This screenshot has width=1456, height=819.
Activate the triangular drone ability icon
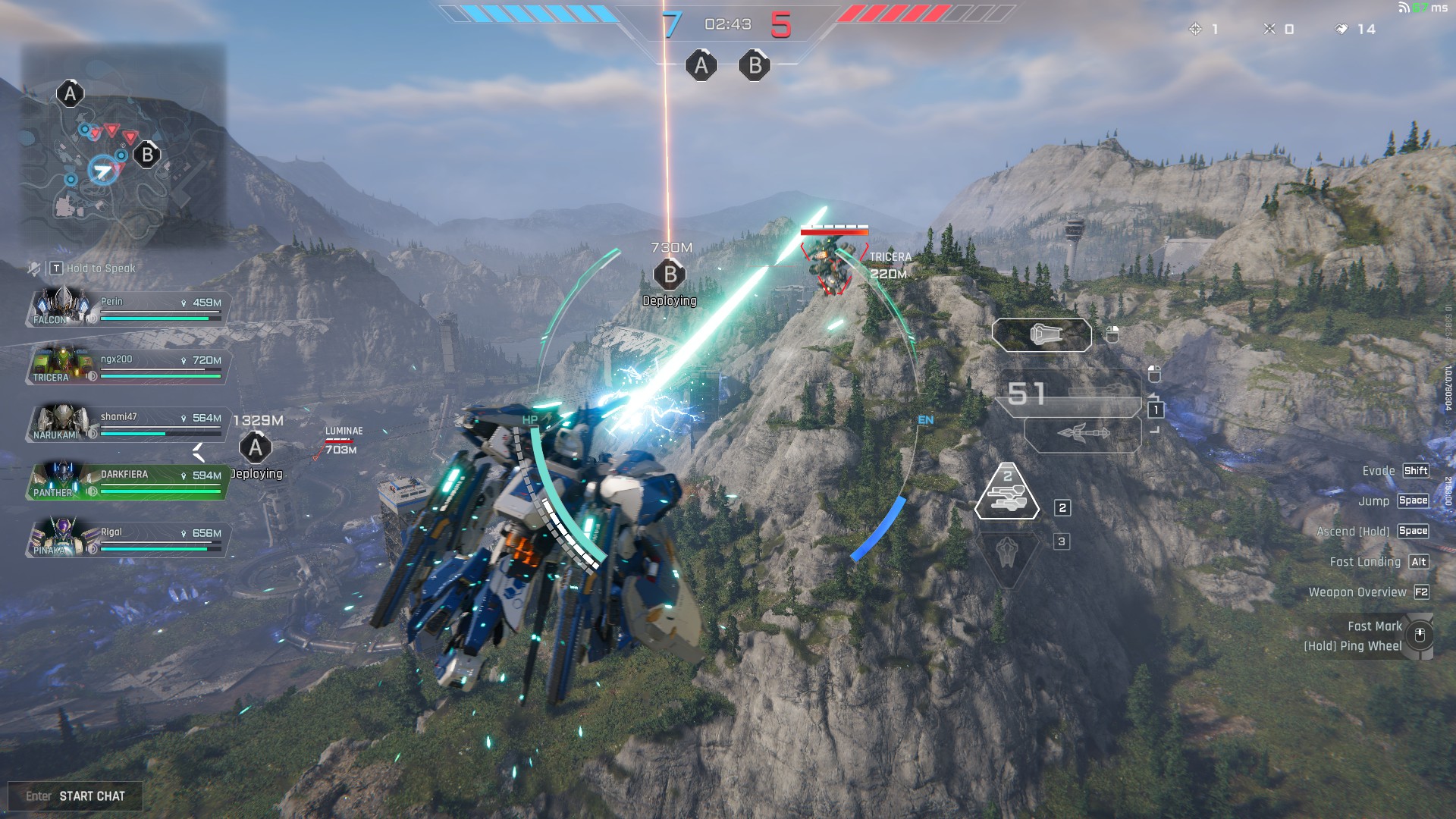point(1007,493)
